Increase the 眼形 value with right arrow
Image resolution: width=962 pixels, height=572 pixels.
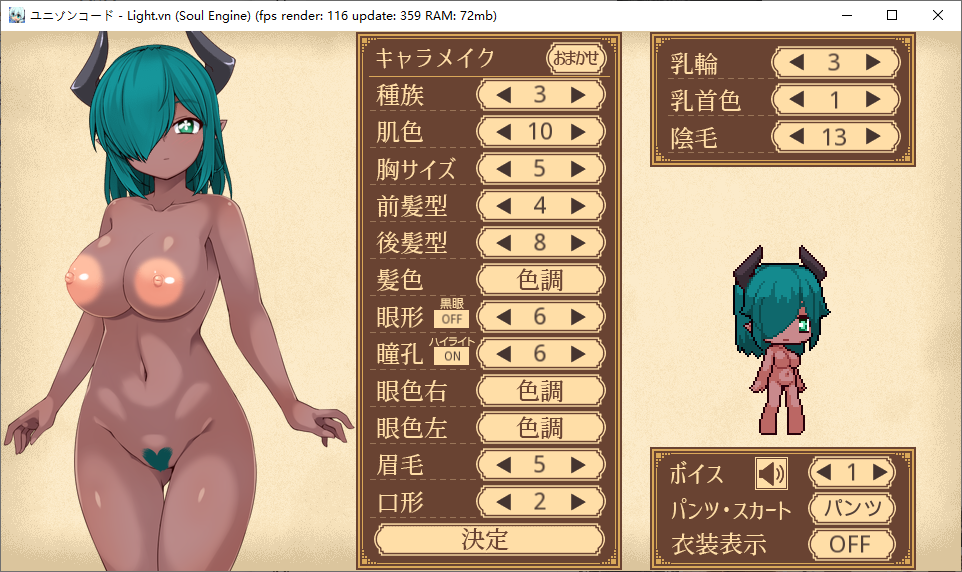pyautogui.click(x=577, y=317)
